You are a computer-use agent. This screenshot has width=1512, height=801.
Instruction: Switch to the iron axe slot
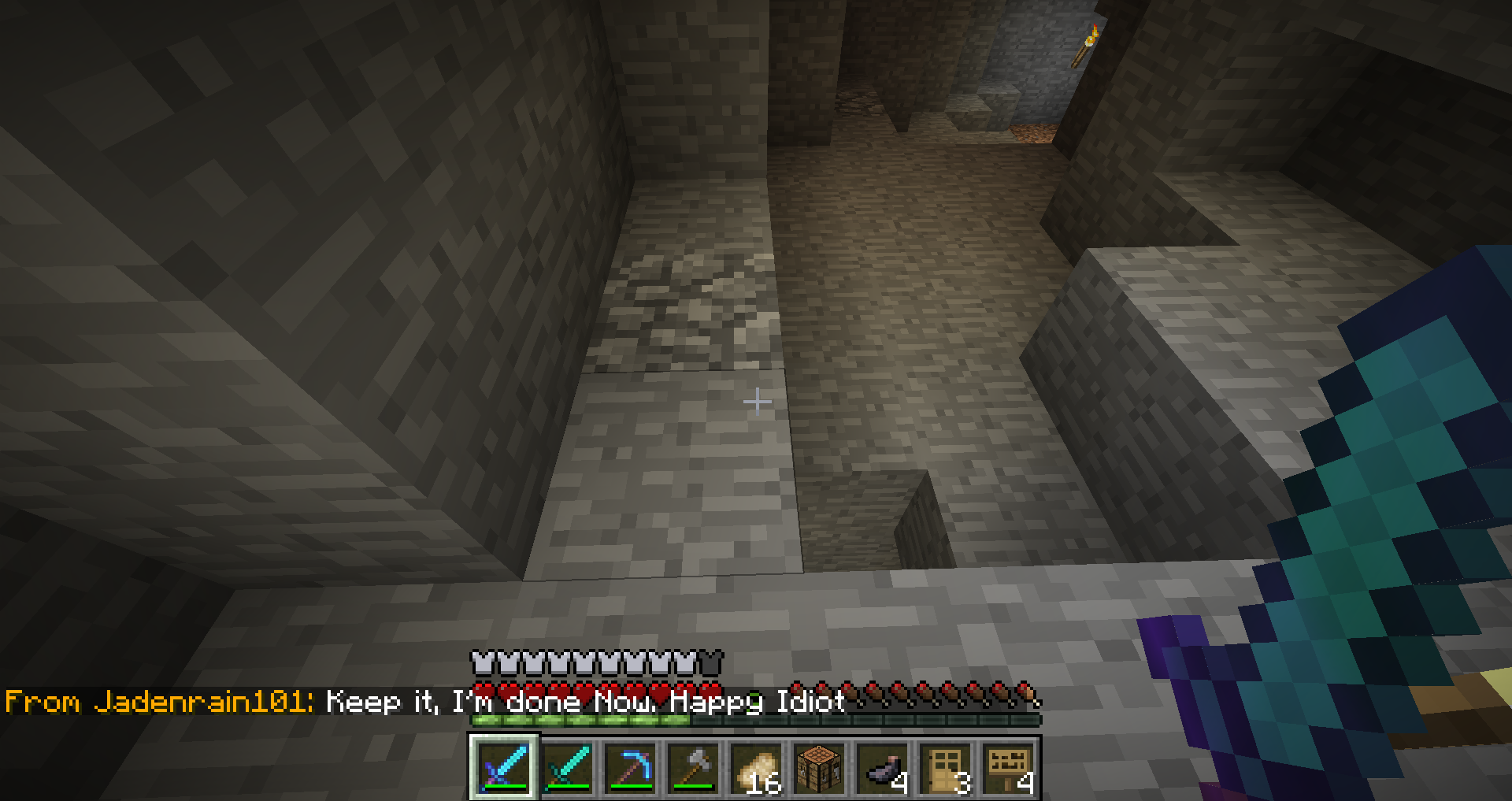click(x=693, y=767)
